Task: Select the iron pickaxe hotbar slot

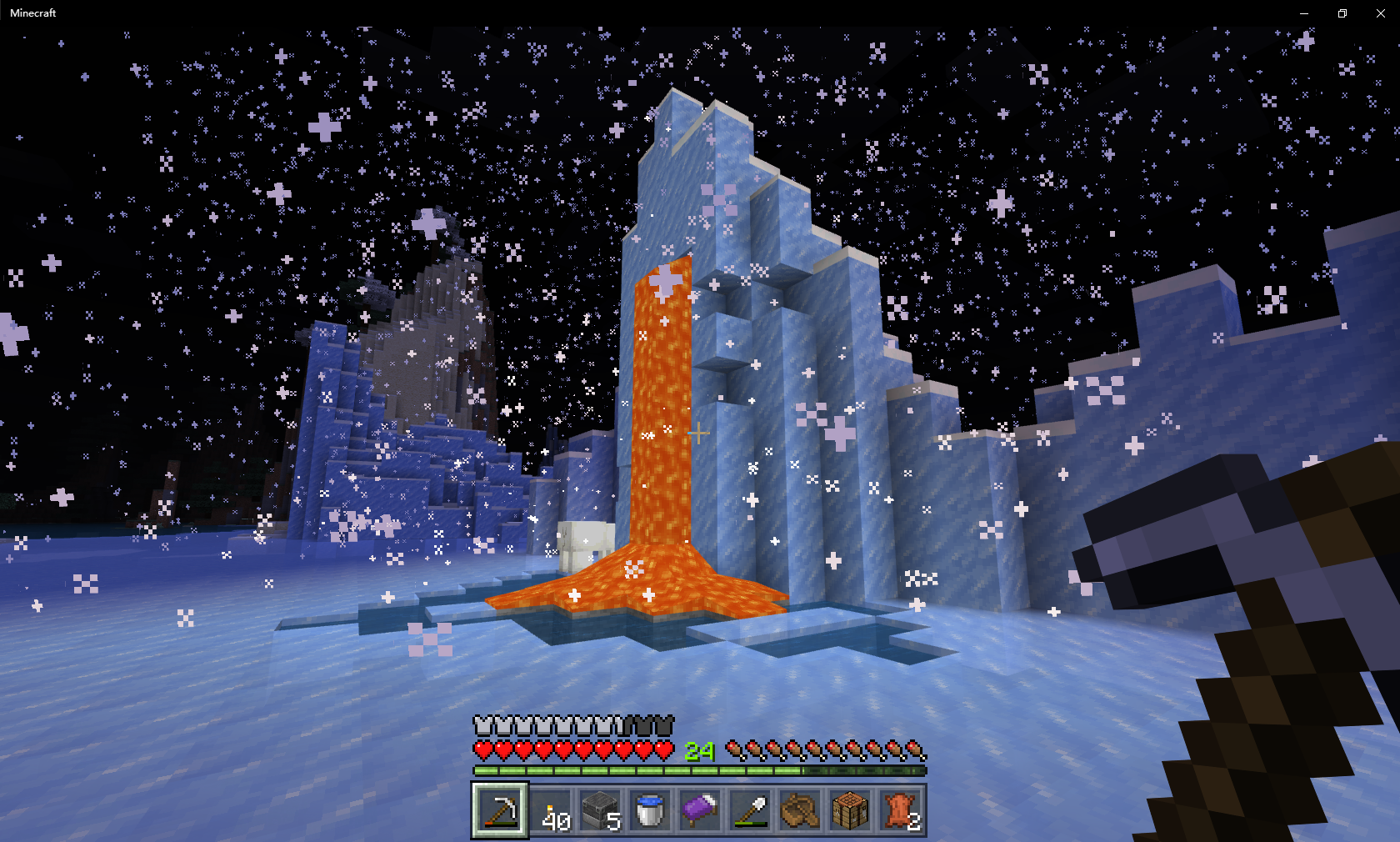Action: pos(500,810)
